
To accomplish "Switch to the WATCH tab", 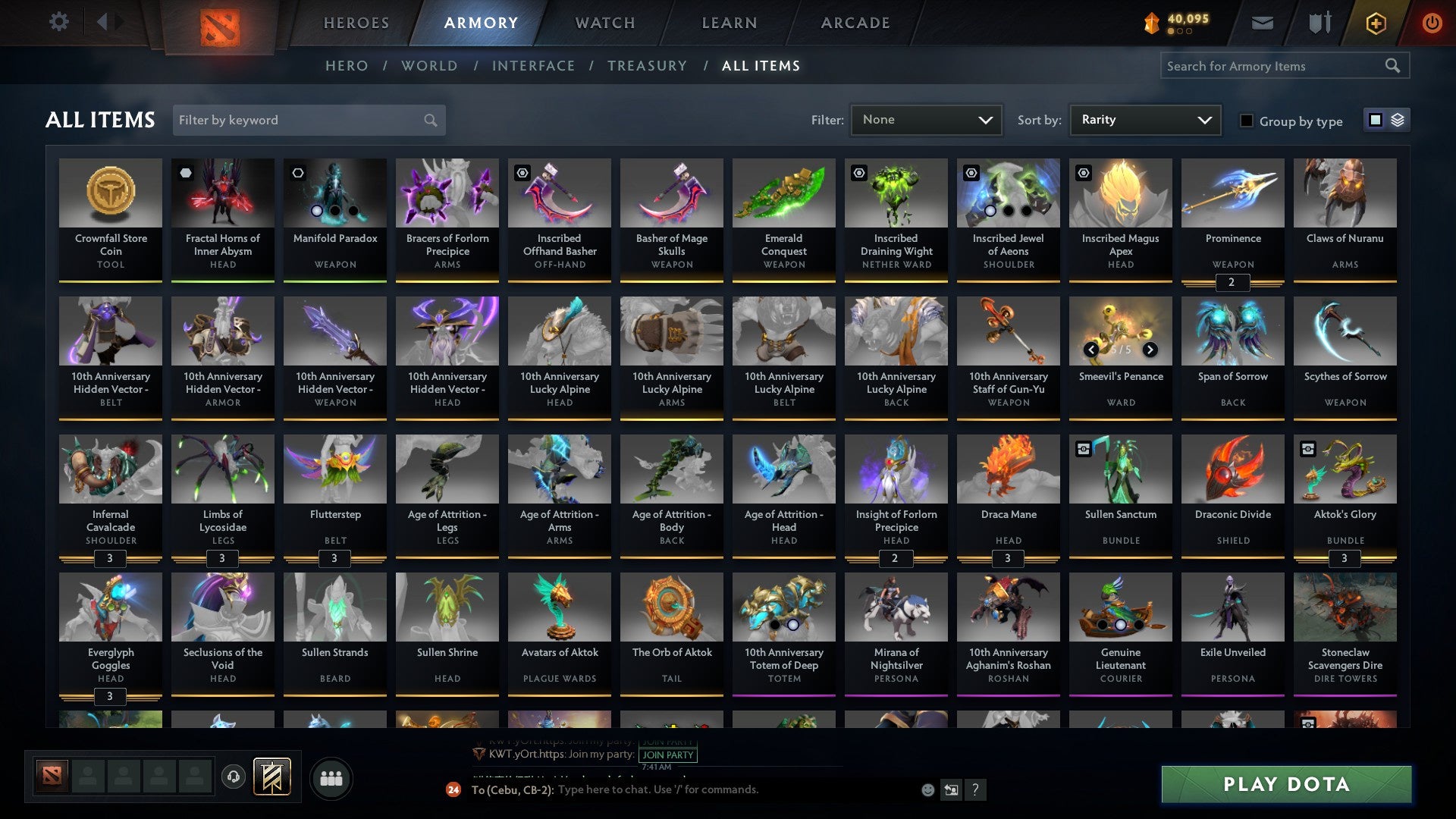I will coord(604,23).
